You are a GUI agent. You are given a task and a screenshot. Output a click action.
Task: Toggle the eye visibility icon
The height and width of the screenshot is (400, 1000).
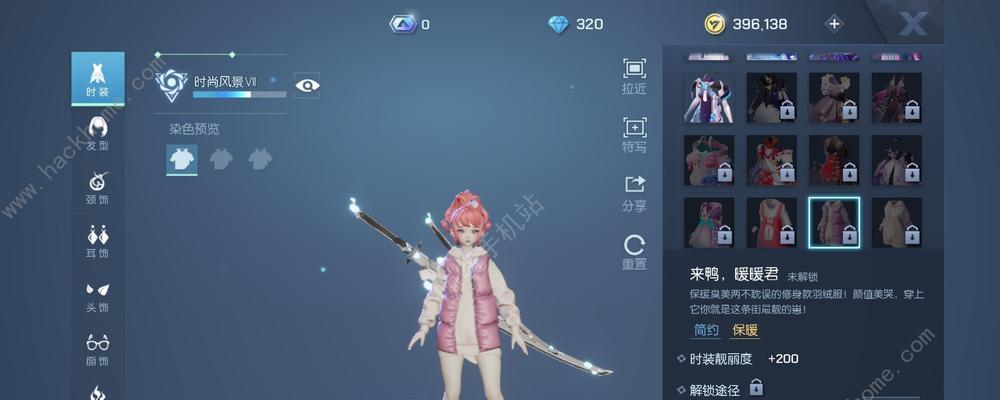click(307, 85)
